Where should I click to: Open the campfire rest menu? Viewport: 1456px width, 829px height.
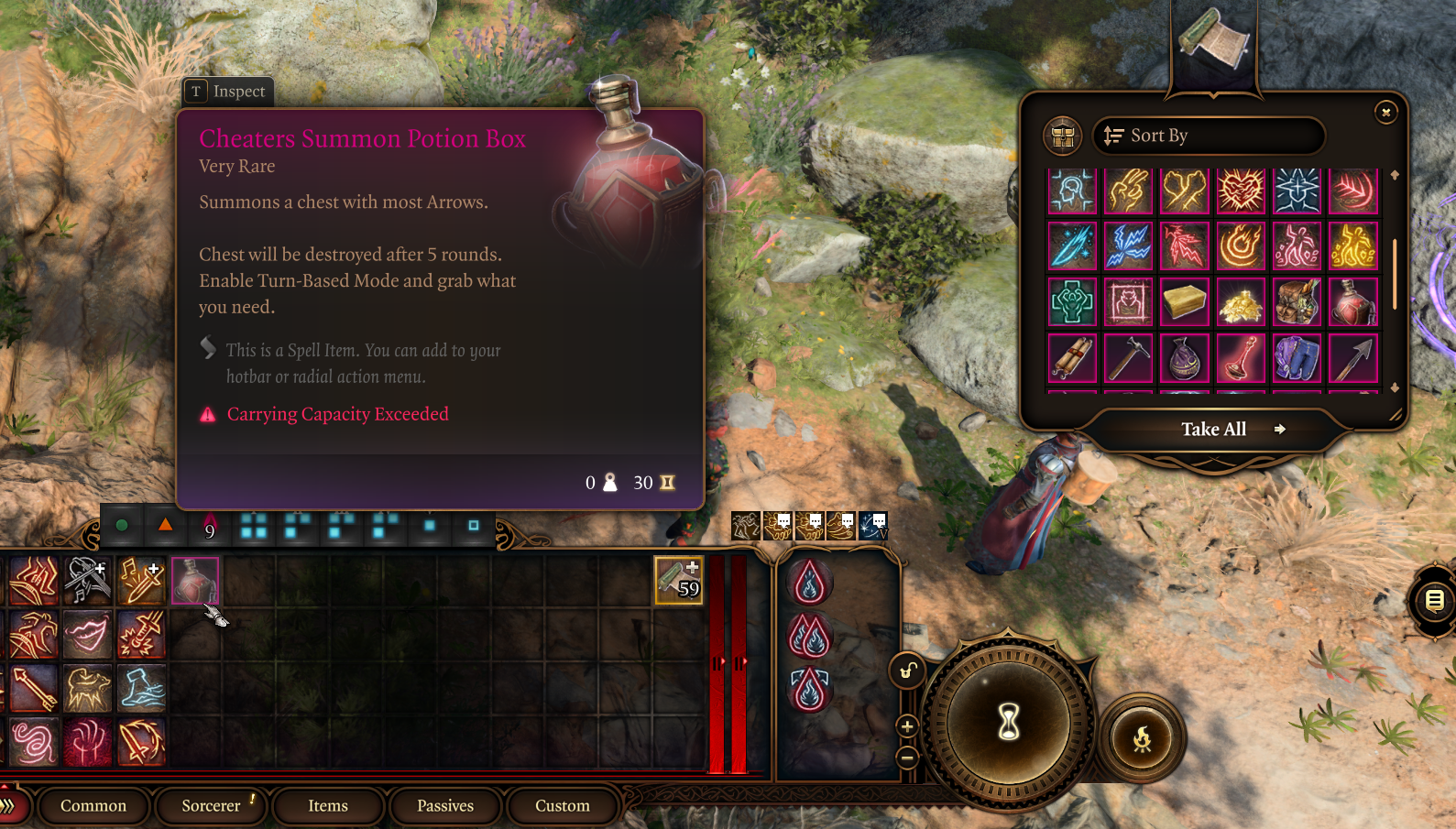pyautogui.click(x=1142, y=738)
